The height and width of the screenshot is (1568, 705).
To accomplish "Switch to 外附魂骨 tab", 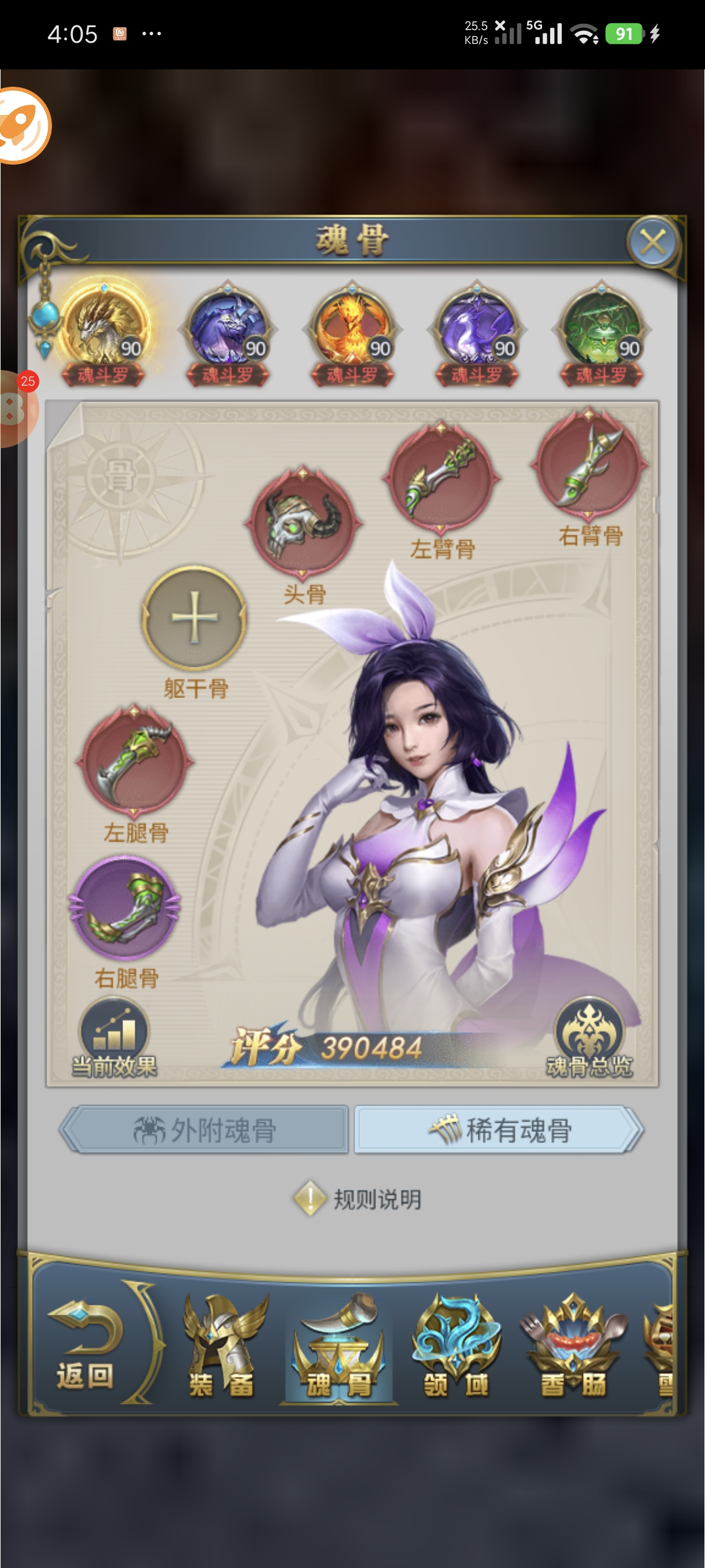I will [x=205, y=1130].
